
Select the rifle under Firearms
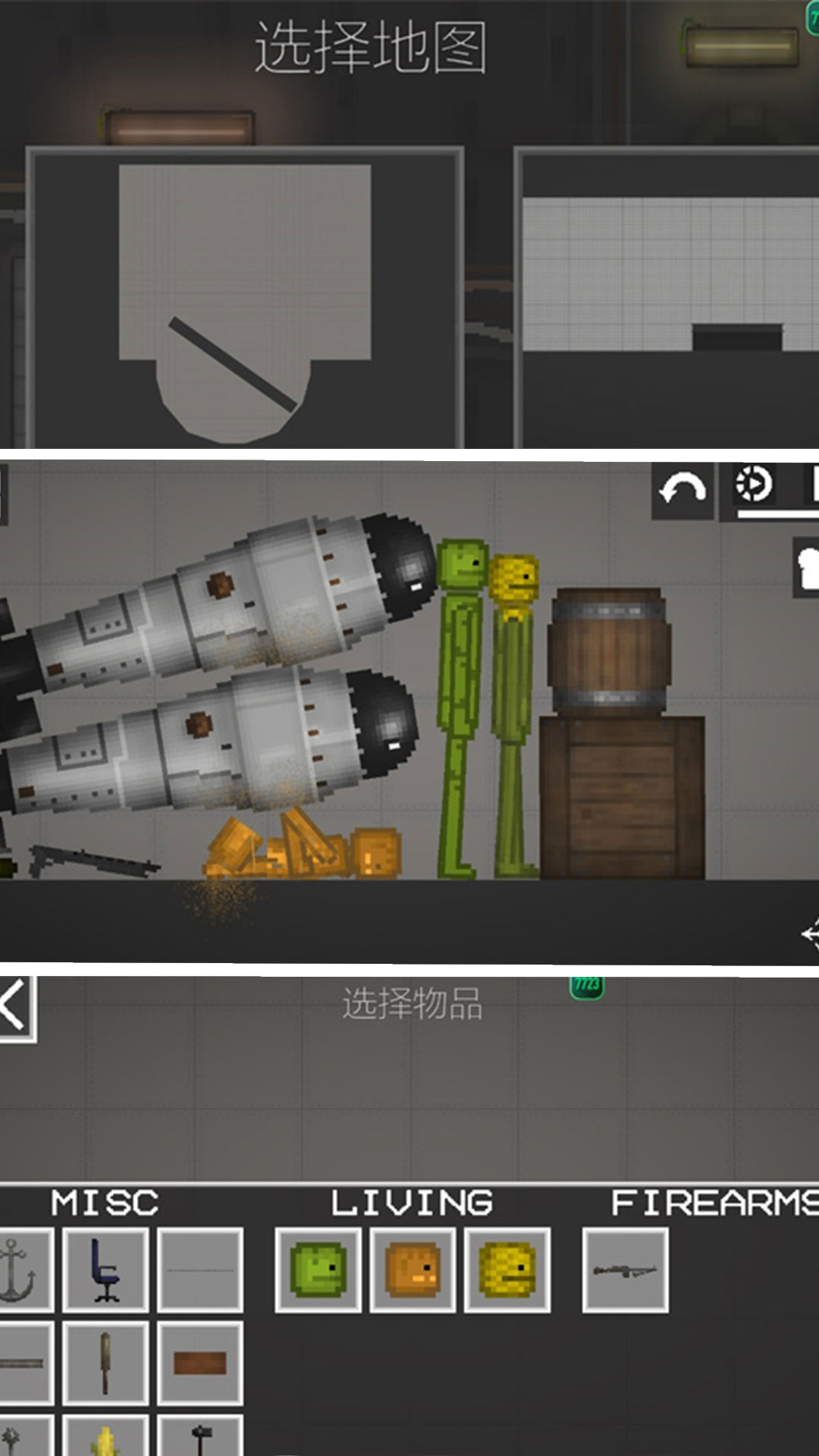pos(625,1270)
